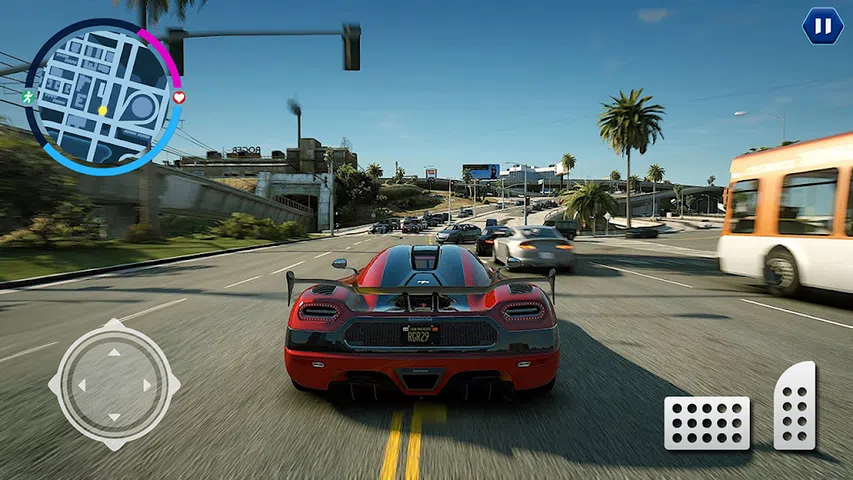Pause the game with the hexagon button
Screen dimensions: 853x480
pos(822,26)
